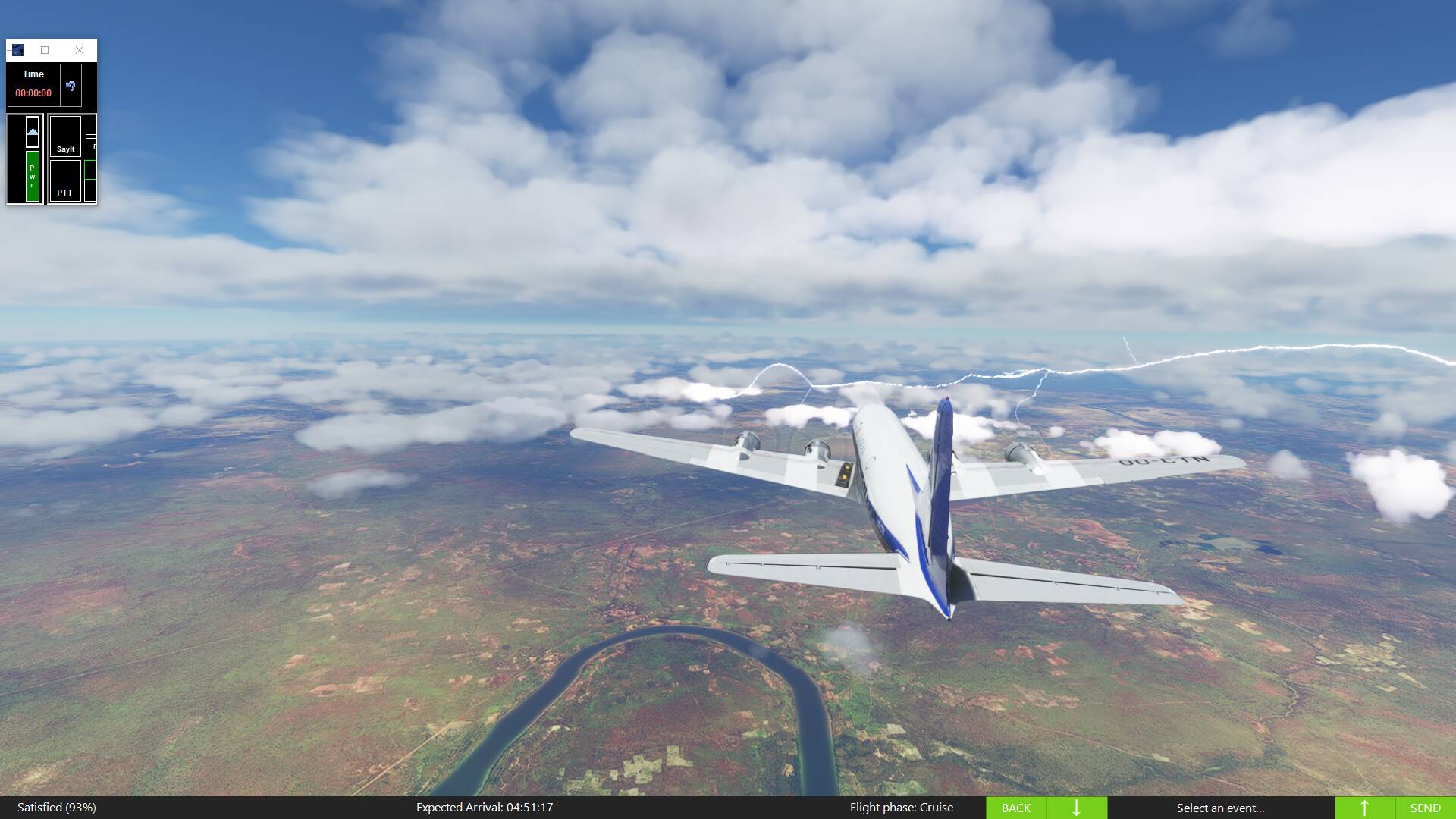Close the small timer tool window

pos(80,50)
